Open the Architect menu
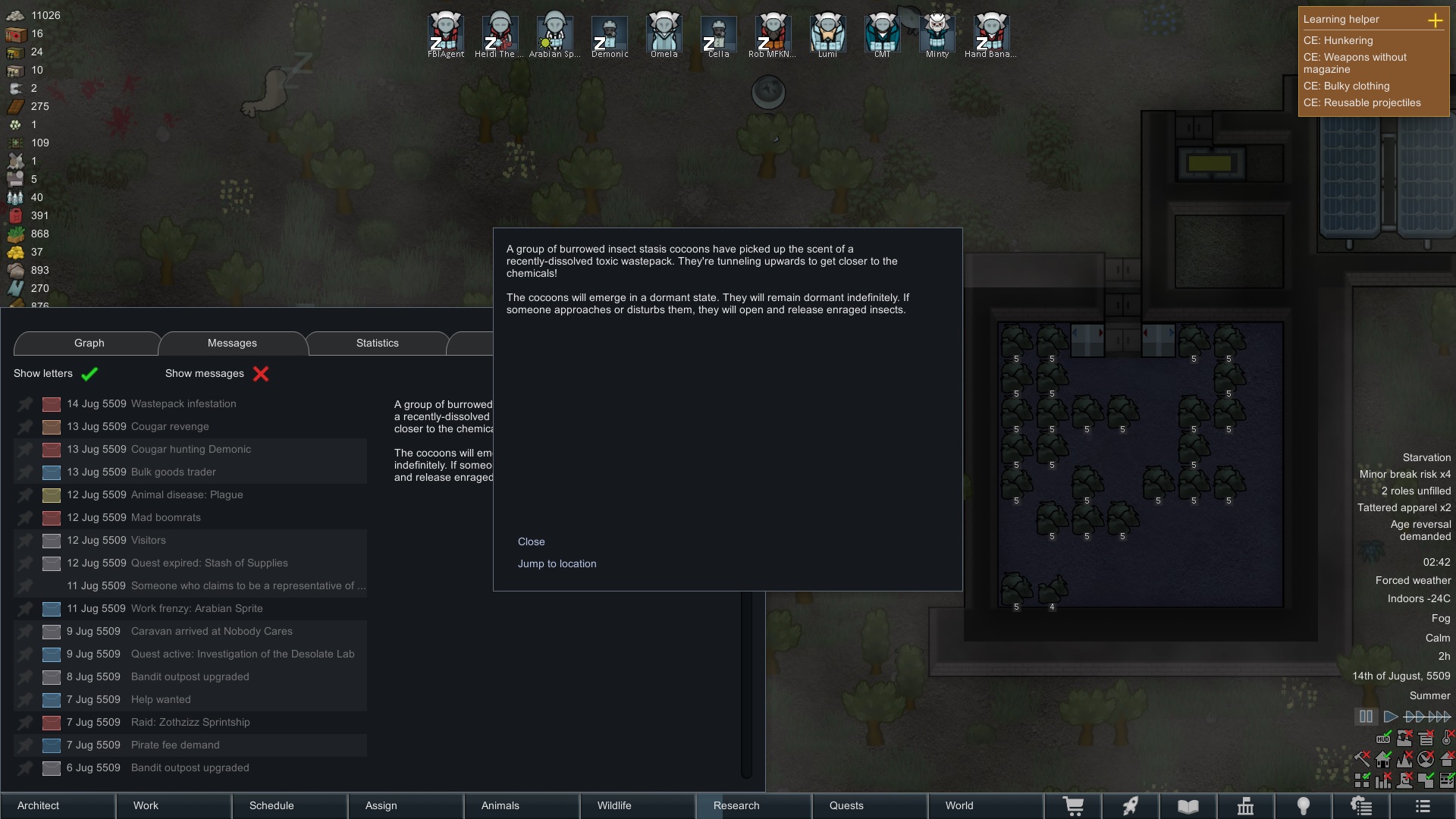The image size is (1456, 819). point(39,805)
